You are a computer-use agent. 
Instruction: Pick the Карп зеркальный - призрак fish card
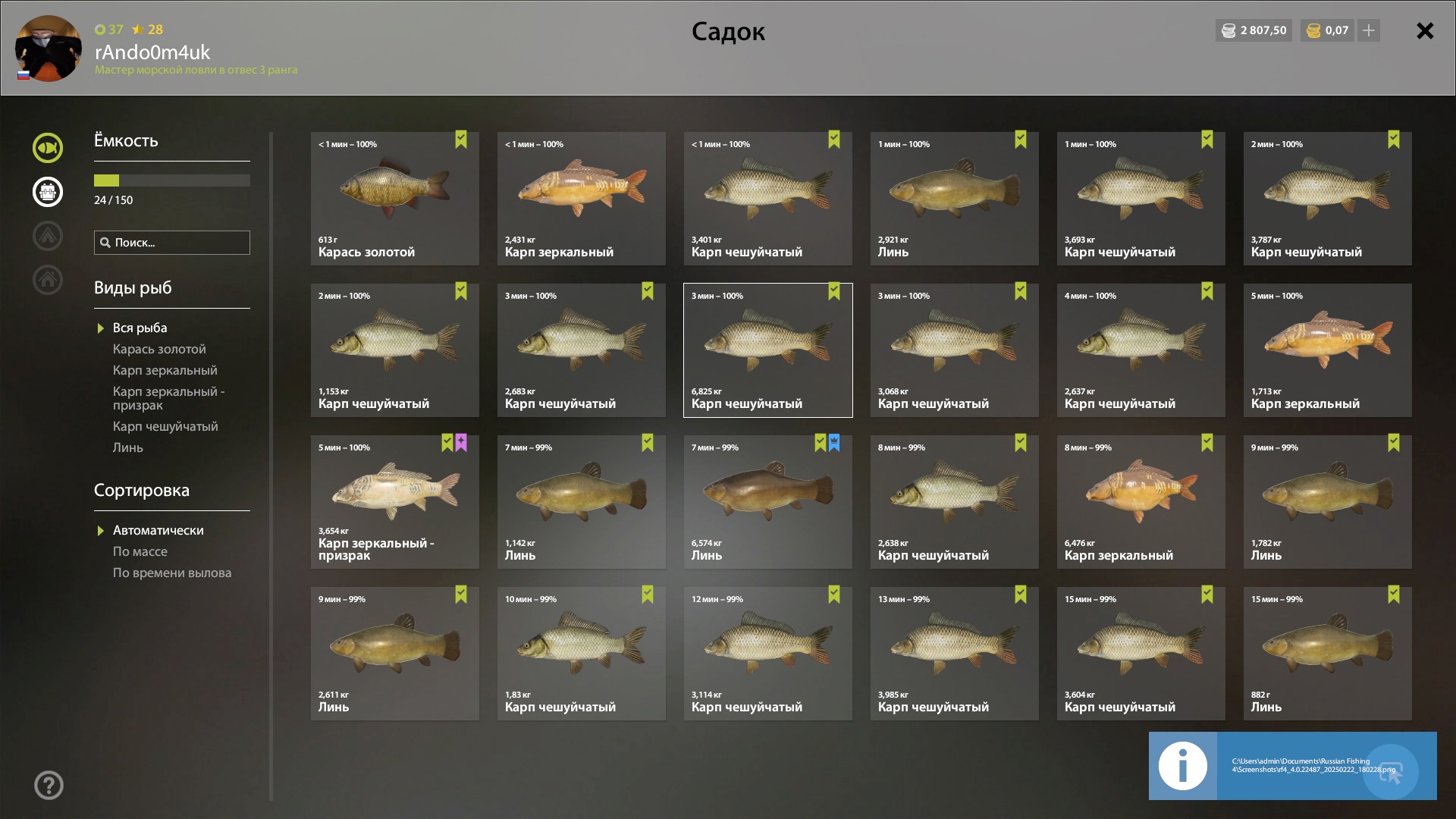[x=394, y=502]
